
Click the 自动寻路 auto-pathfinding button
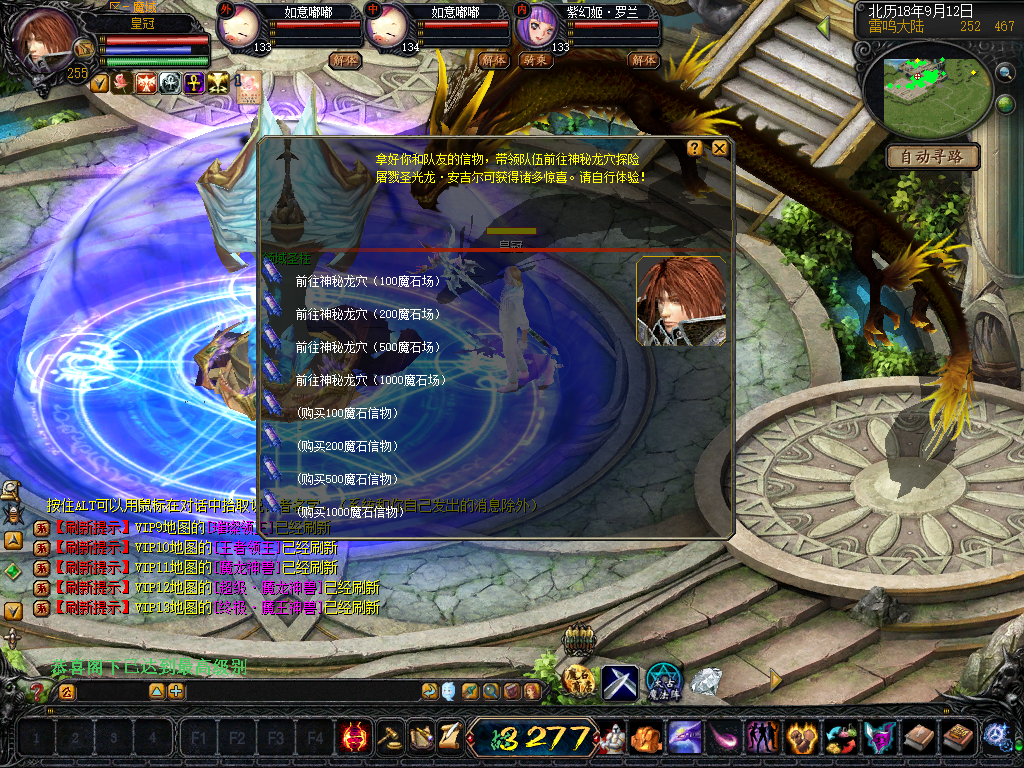[x=932, y=157]
